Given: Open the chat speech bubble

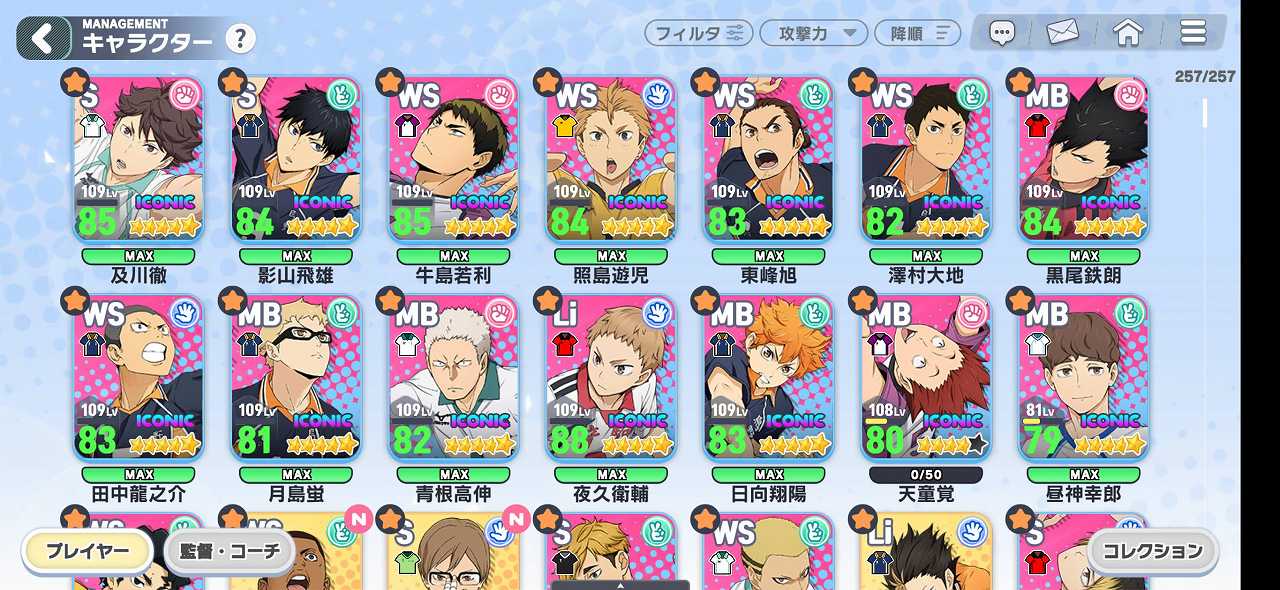Looking at the screenshot, I should click(x=1002, y=33).
